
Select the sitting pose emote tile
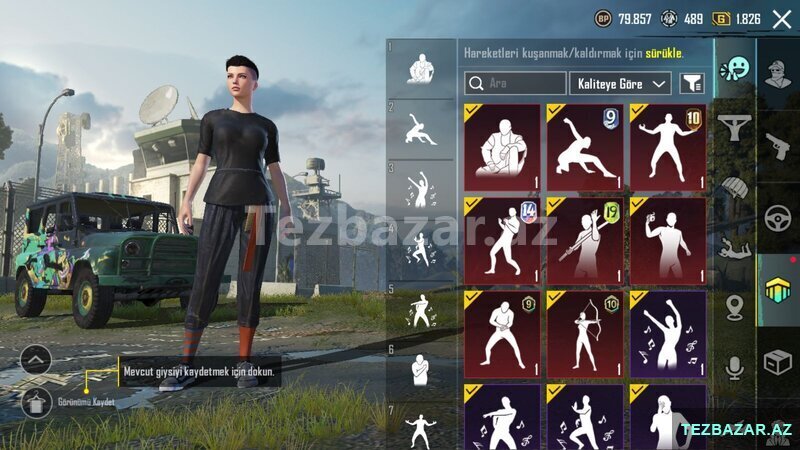(502, 147)
